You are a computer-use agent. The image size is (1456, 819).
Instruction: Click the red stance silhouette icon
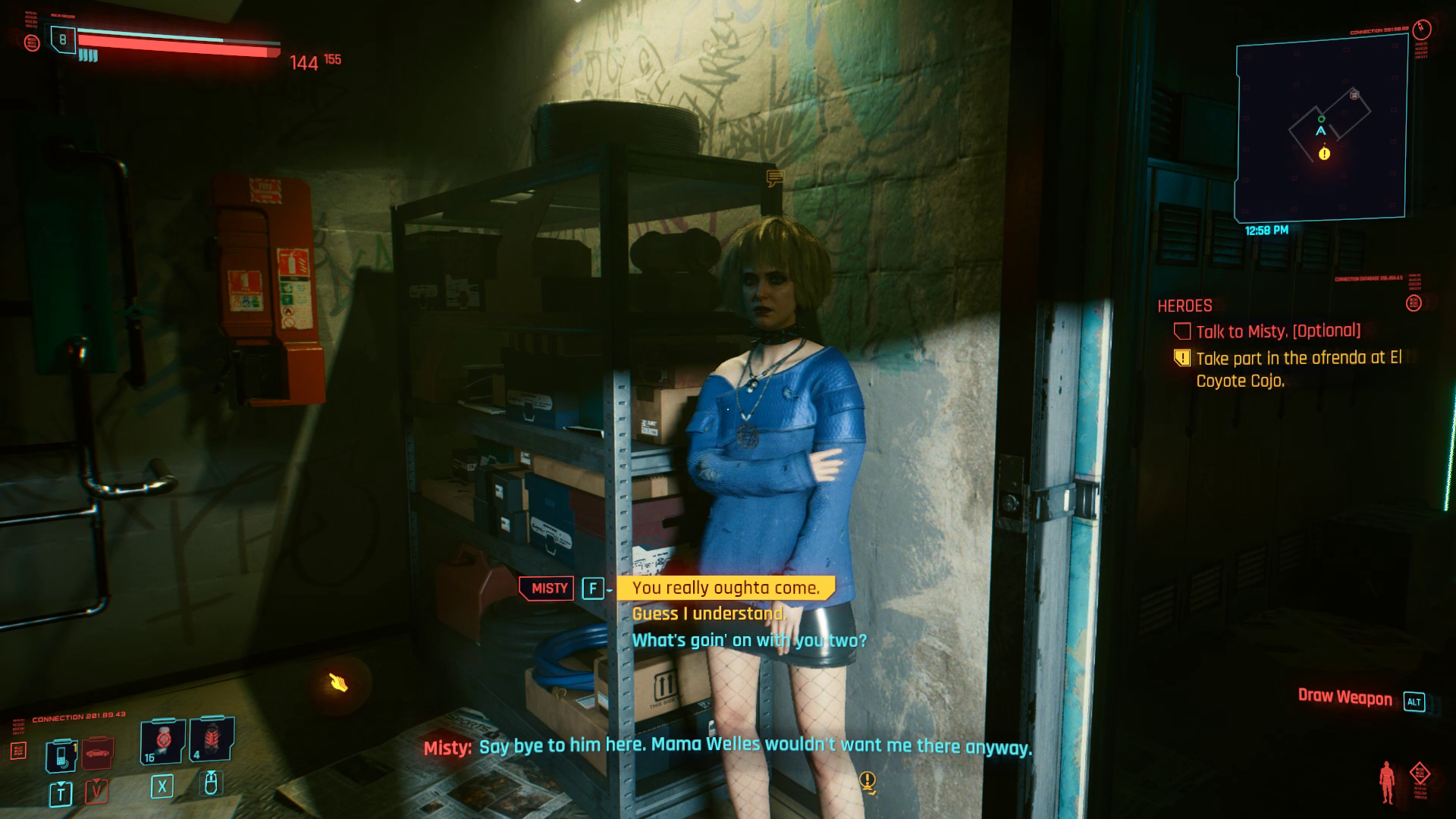click(1388, 782)
